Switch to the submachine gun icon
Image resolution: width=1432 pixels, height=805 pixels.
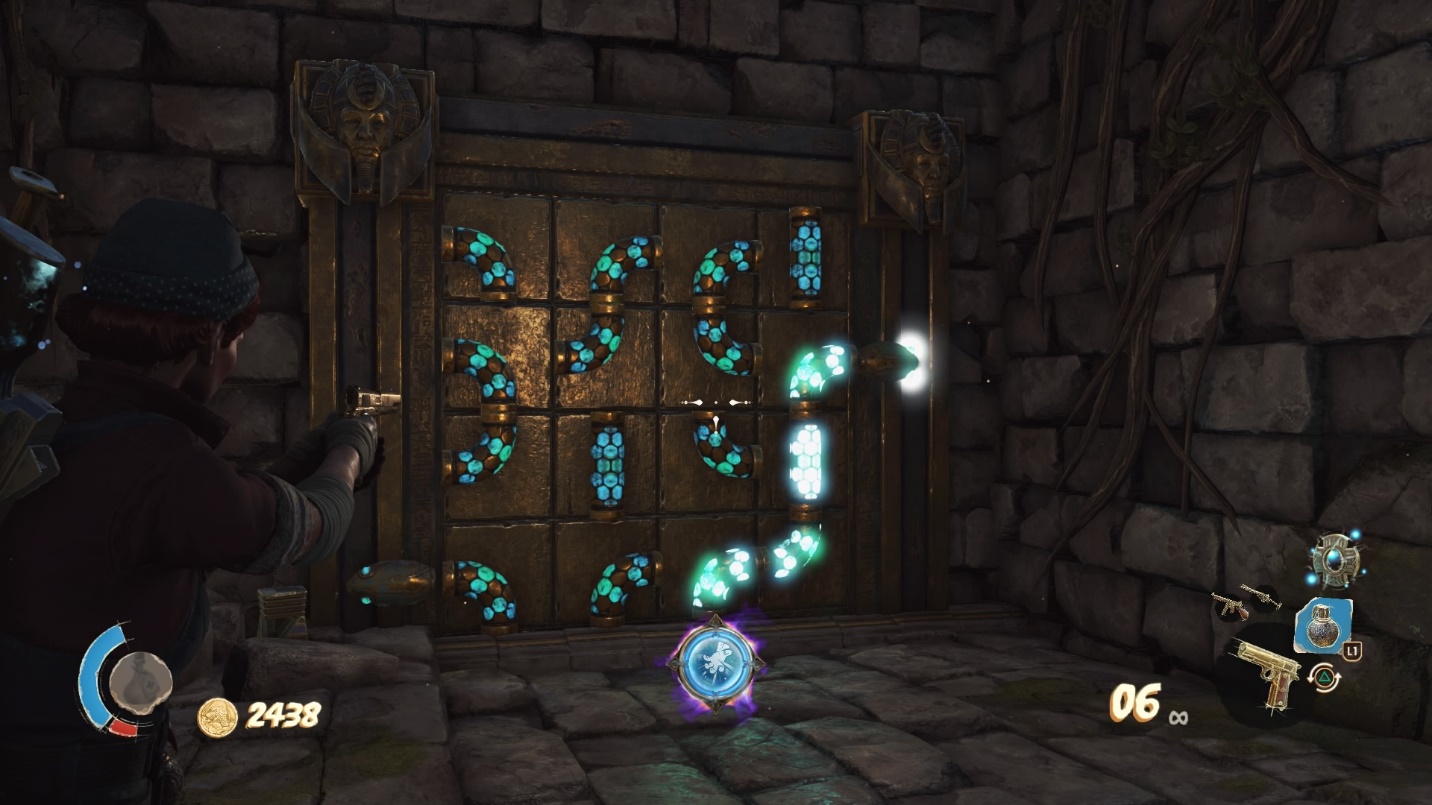1227,604
